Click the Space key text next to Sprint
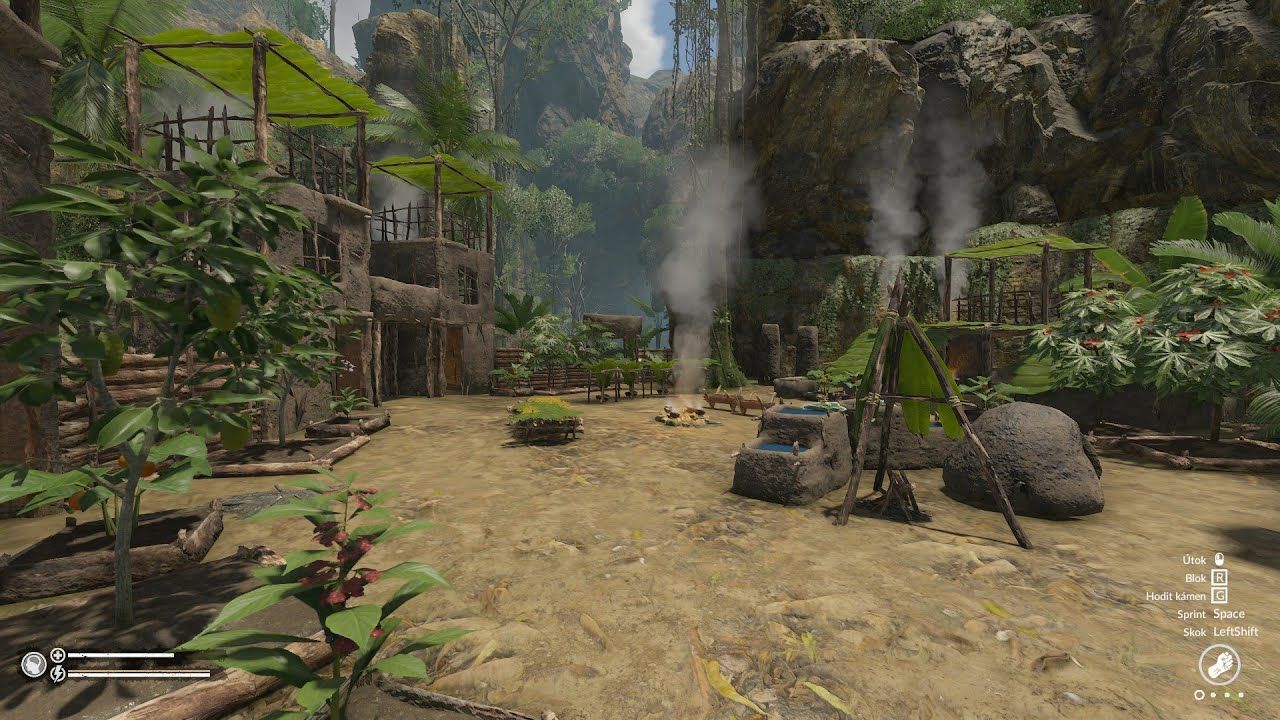 click(1229, 614)
